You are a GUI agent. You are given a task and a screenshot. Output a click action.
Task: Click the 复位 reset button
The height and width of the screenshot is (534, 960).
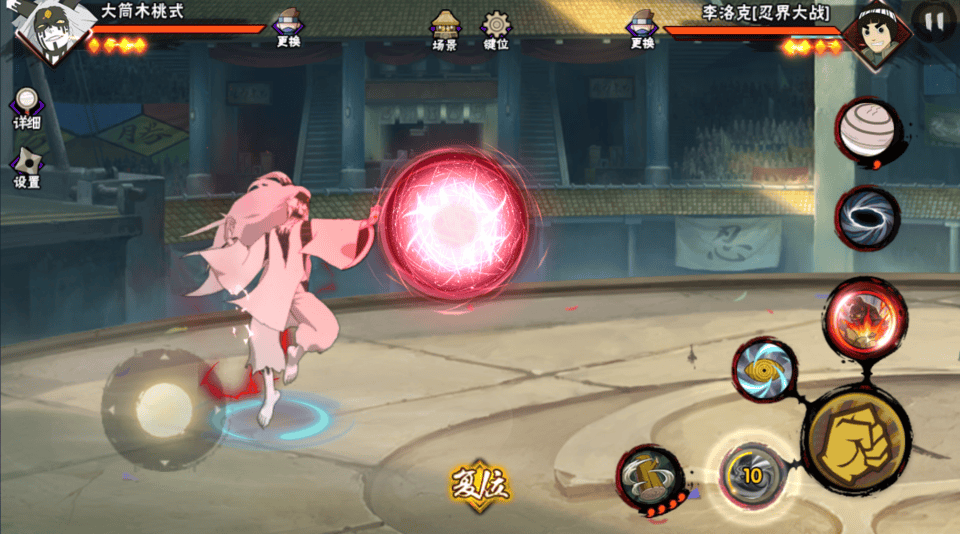coord(479,486)
